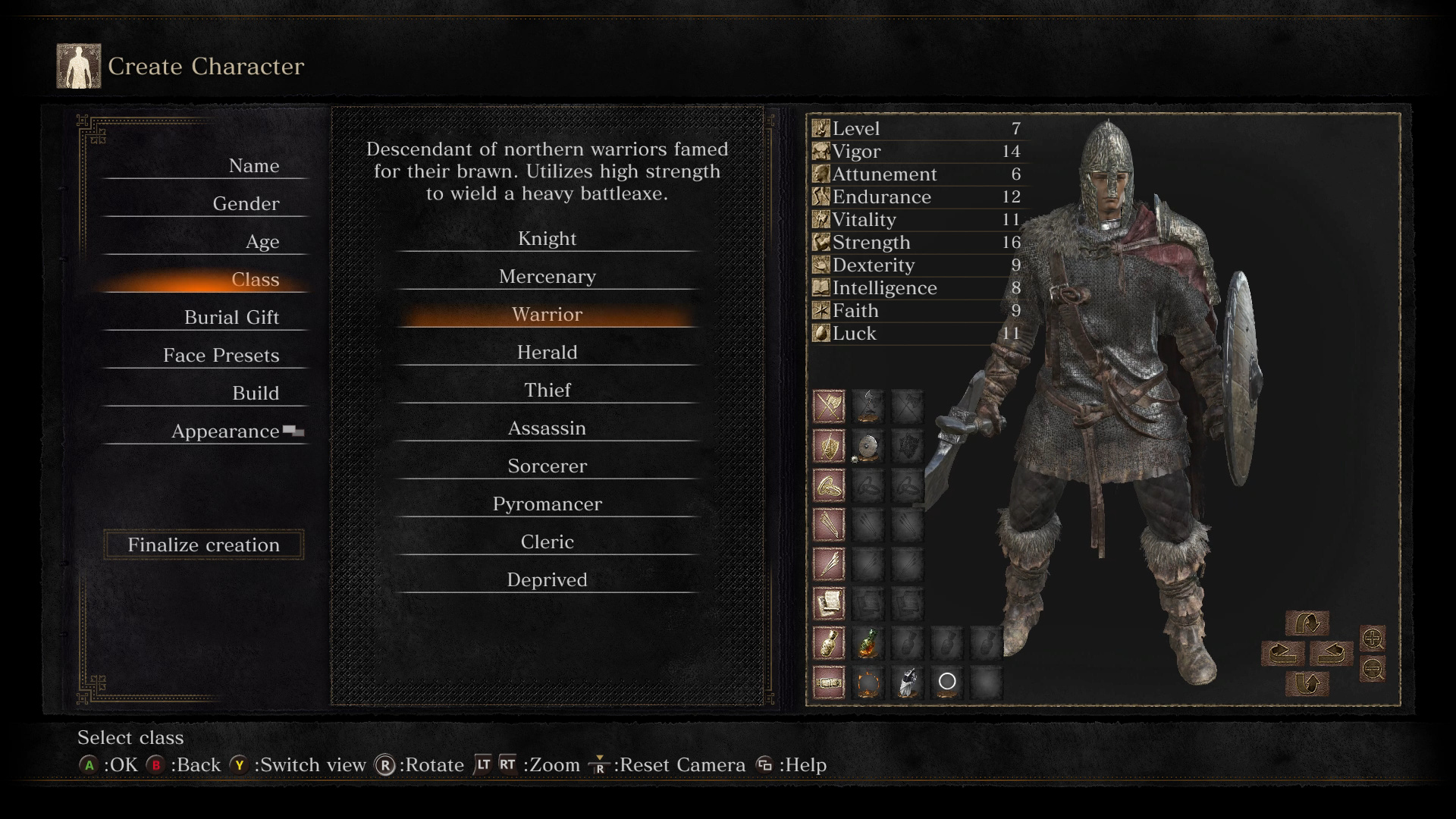
Task: Select the Gender option
Action: (246, 204)
